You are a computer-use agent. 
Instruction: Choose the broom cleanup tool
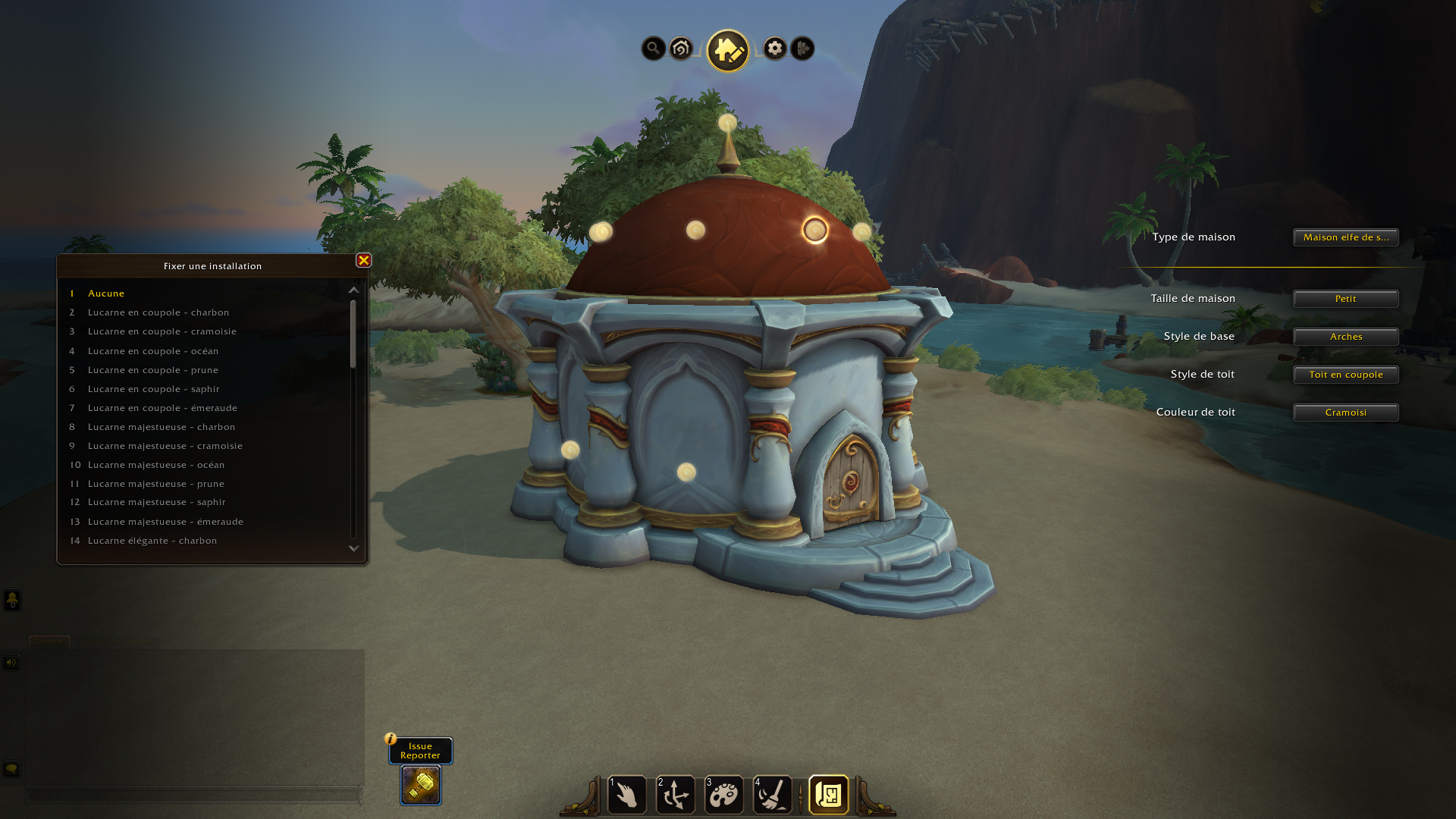point(773,795)
